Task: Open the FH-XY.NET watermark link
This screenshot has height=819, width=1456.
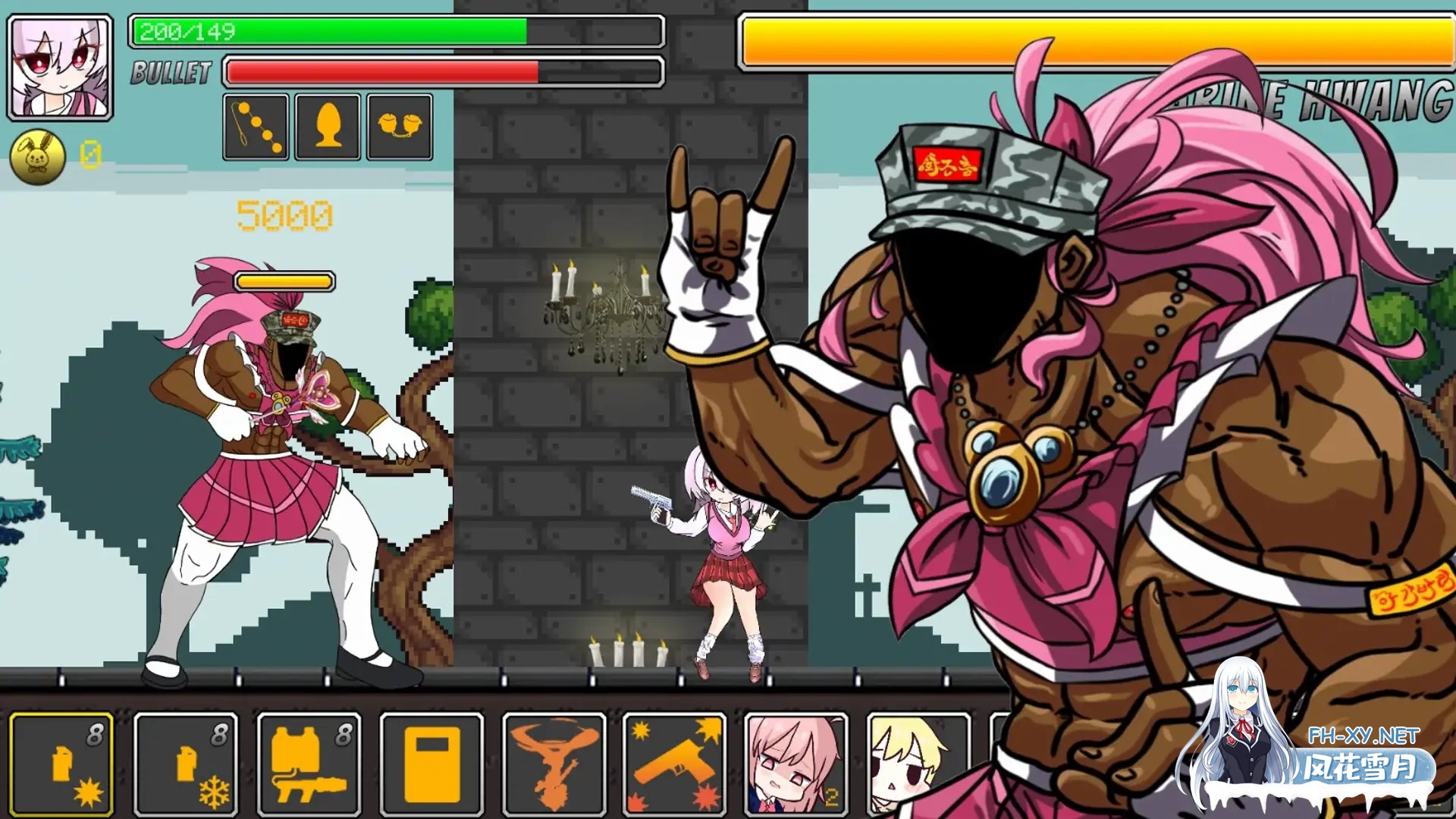Action: [x=1365, y=736]
